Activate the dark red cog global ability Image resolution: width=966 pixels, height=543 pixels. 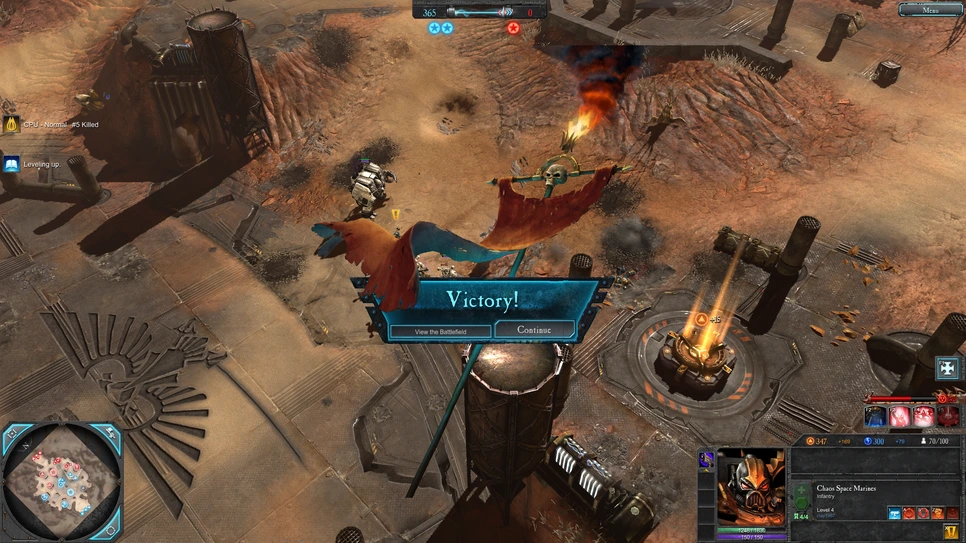tap(947, 415)
